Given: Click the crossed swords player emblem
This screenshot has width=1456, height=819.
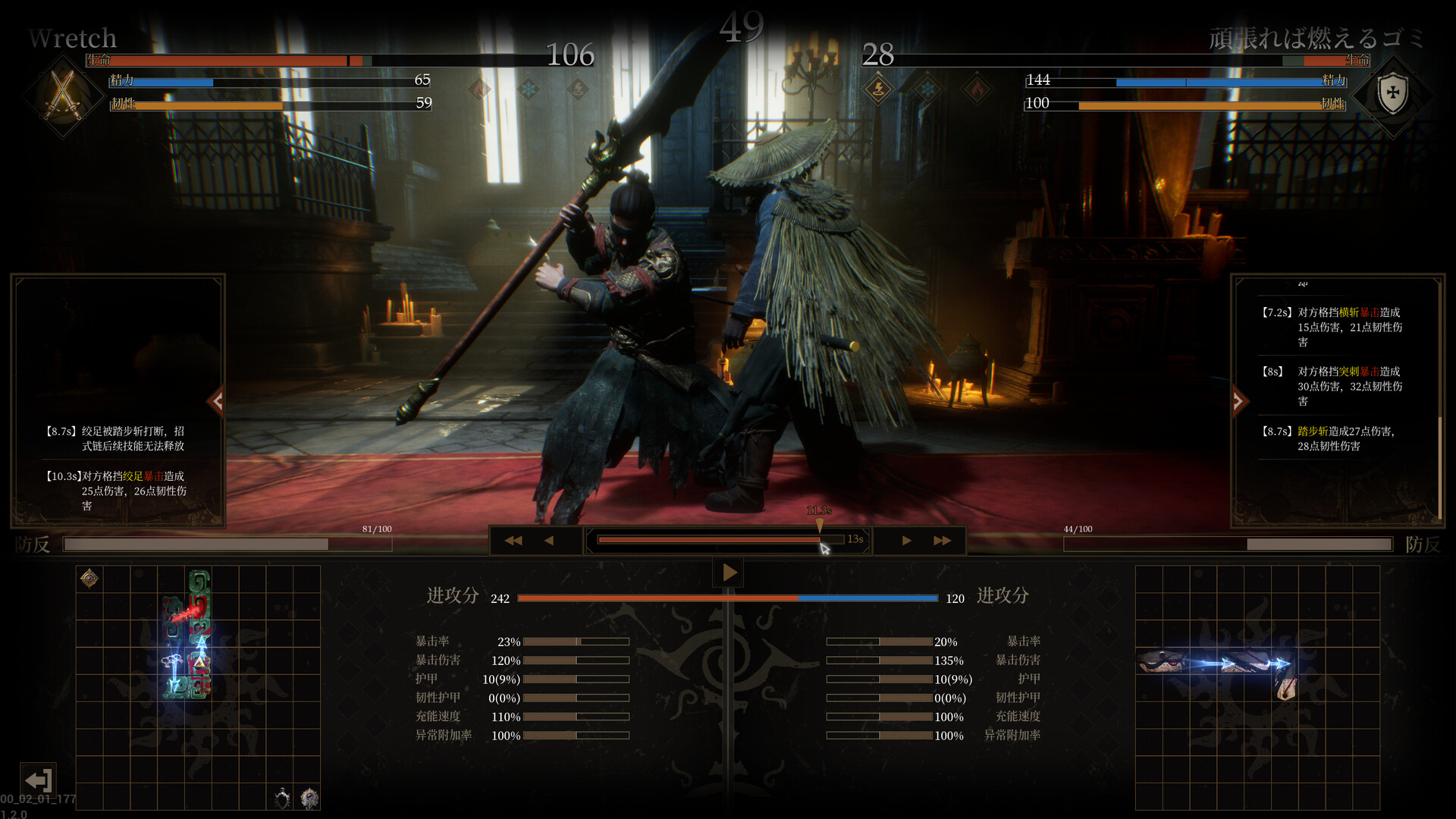Looking at the screenshot, I should [63, 94].
